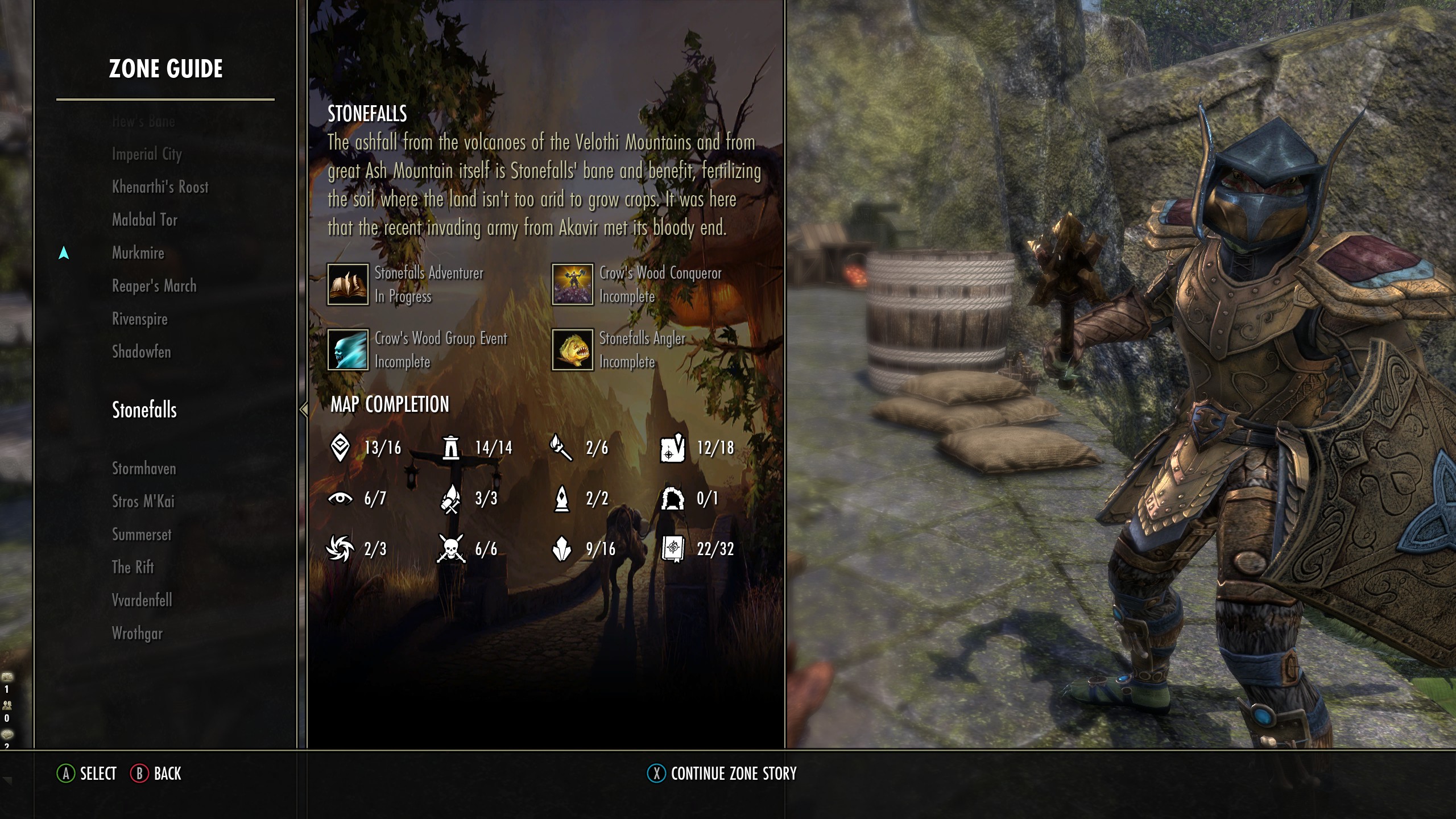
Task: Click the highlighted Stonefalls entry
Action: [144, 410]
